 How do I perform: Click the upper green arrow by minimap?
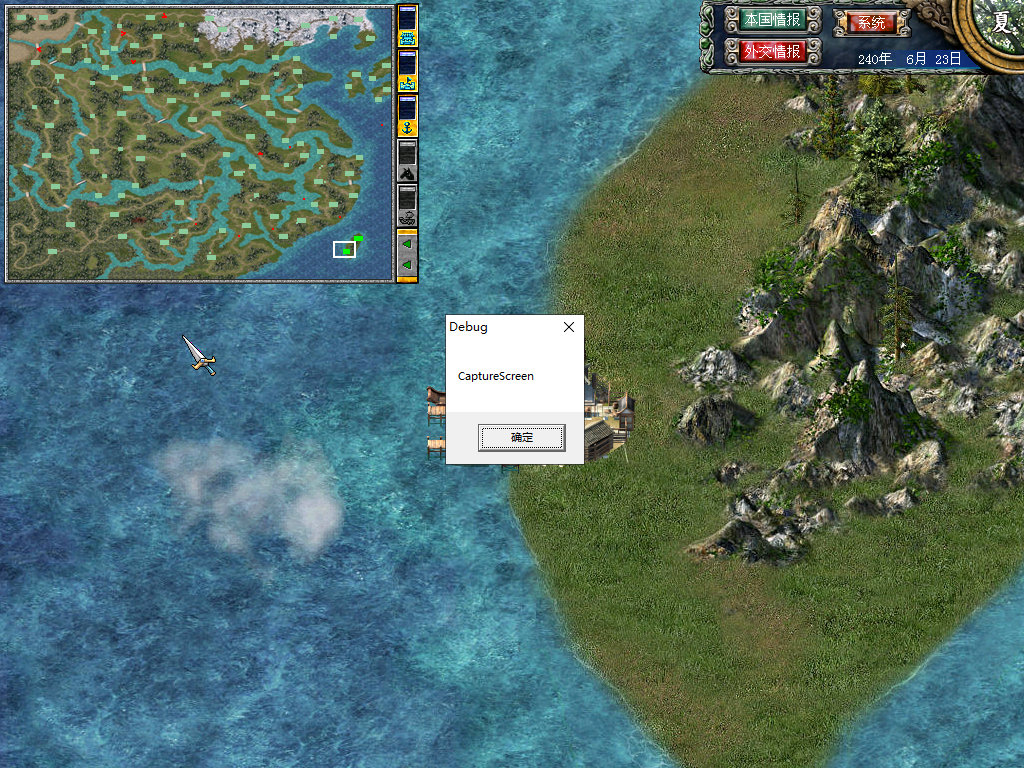tap(407, 243)
